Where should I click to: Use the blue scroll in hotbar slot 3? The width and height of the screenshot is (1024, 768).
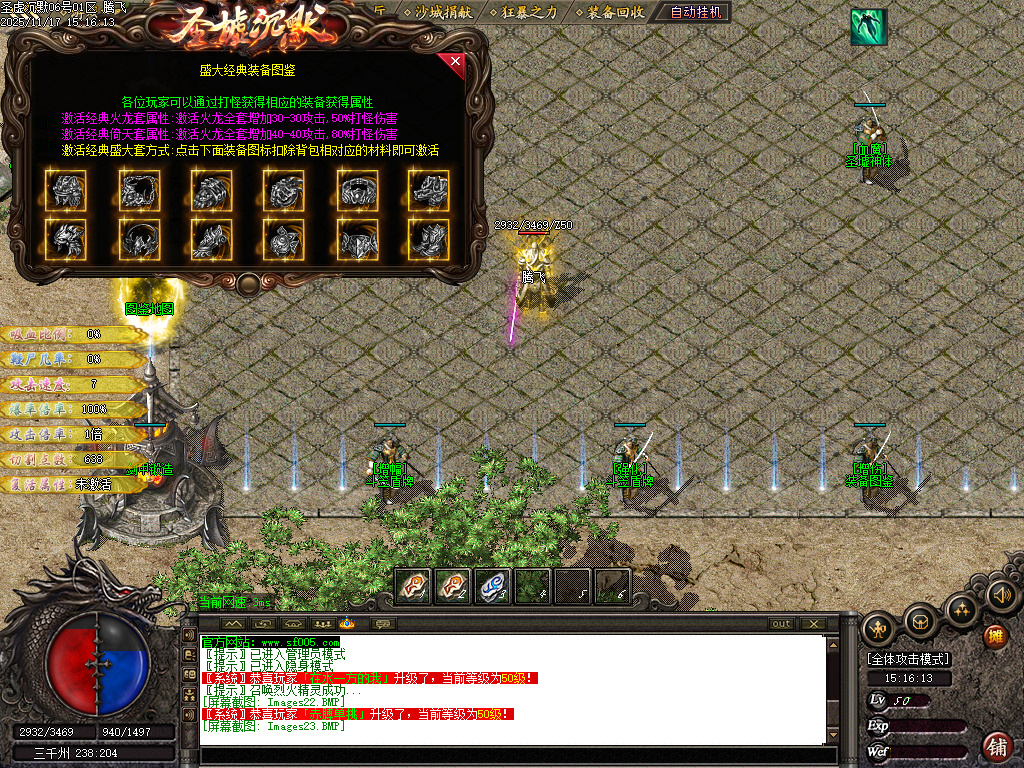(493, 586)
